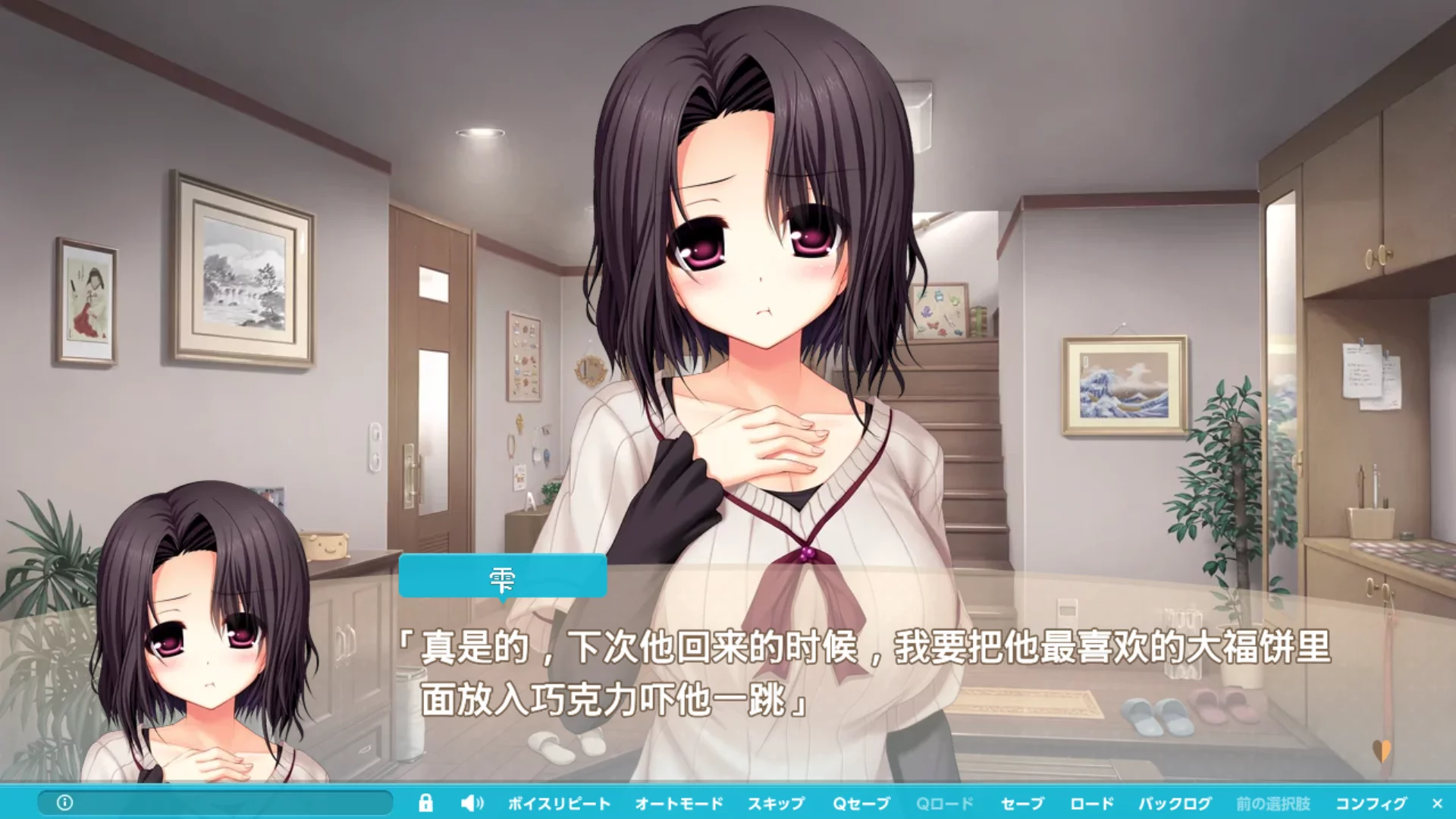Viewport: 1456px width, 819px height.
Task: Mute audio using the speaker icon
Action: [472, 803]
